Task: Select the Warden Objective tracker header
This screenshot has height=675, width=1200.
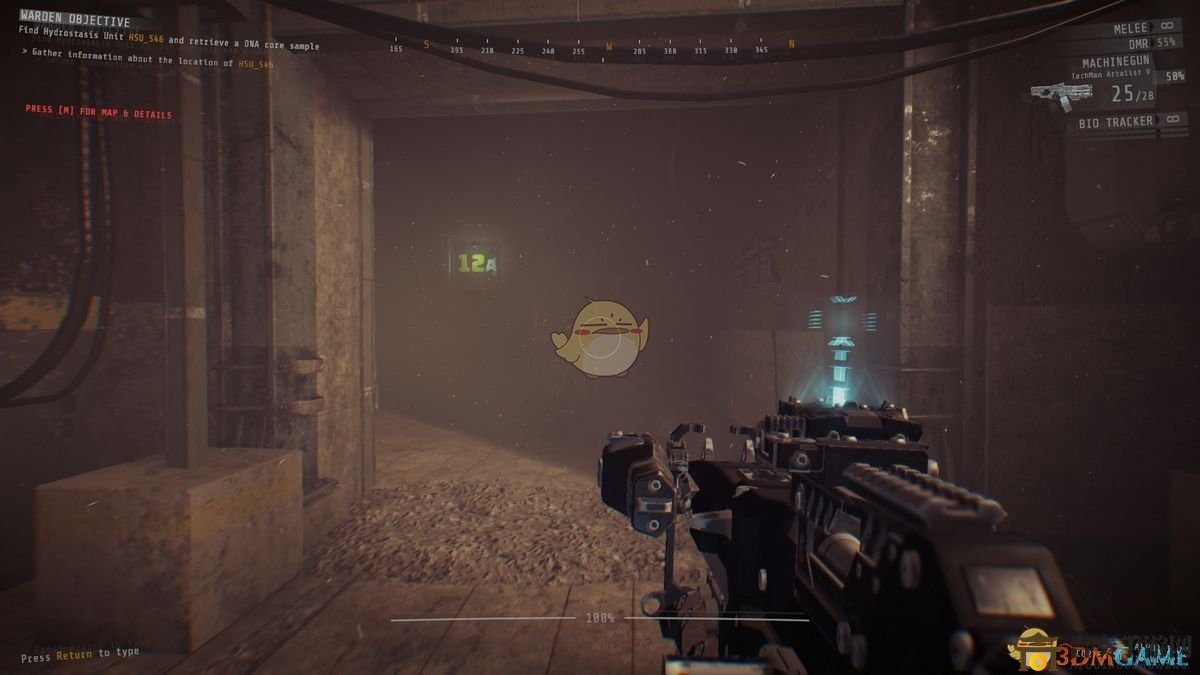Action: pos(75,20)
